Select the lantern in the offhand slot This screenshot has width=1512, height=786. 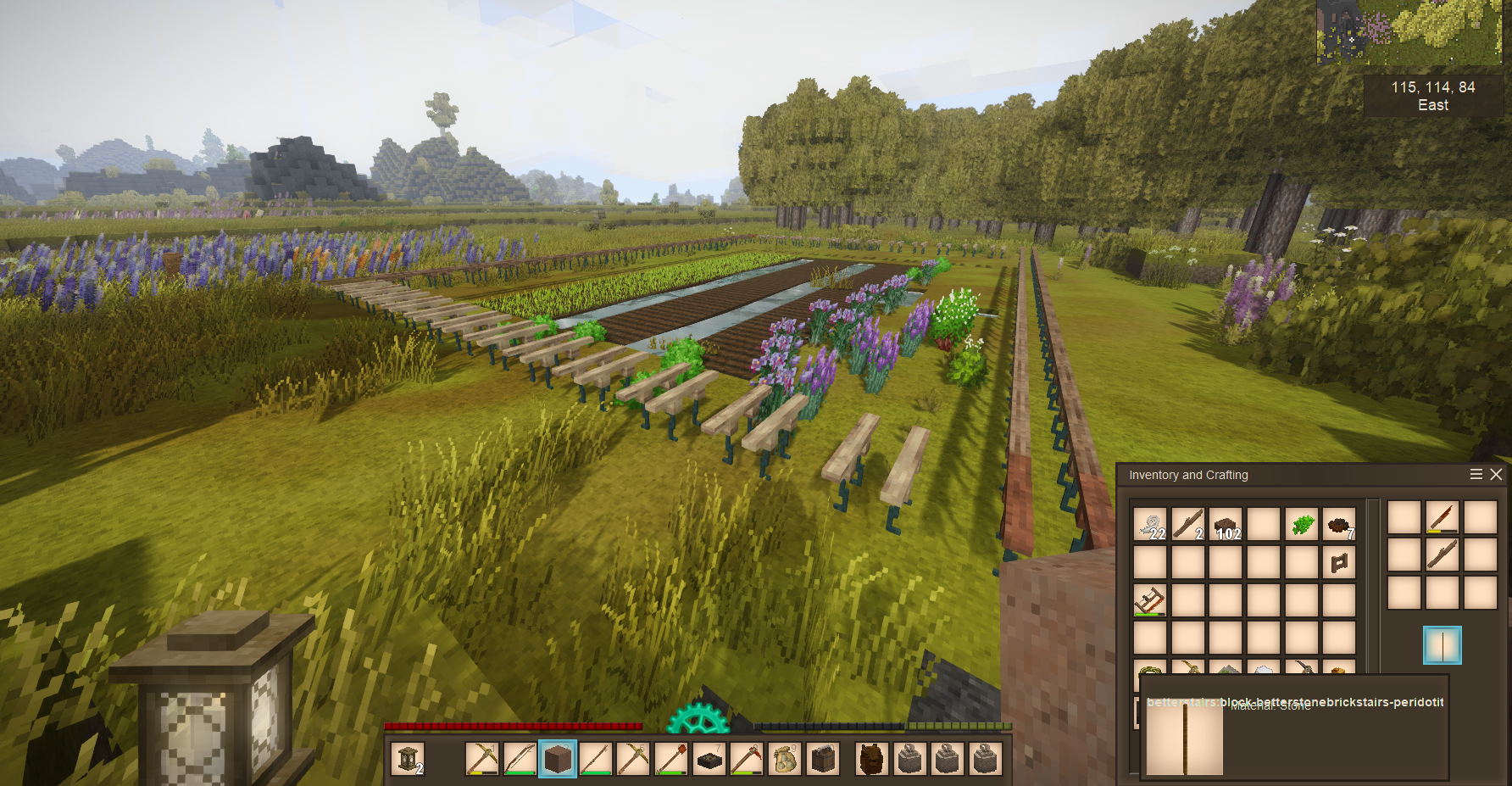coord(408,759)
